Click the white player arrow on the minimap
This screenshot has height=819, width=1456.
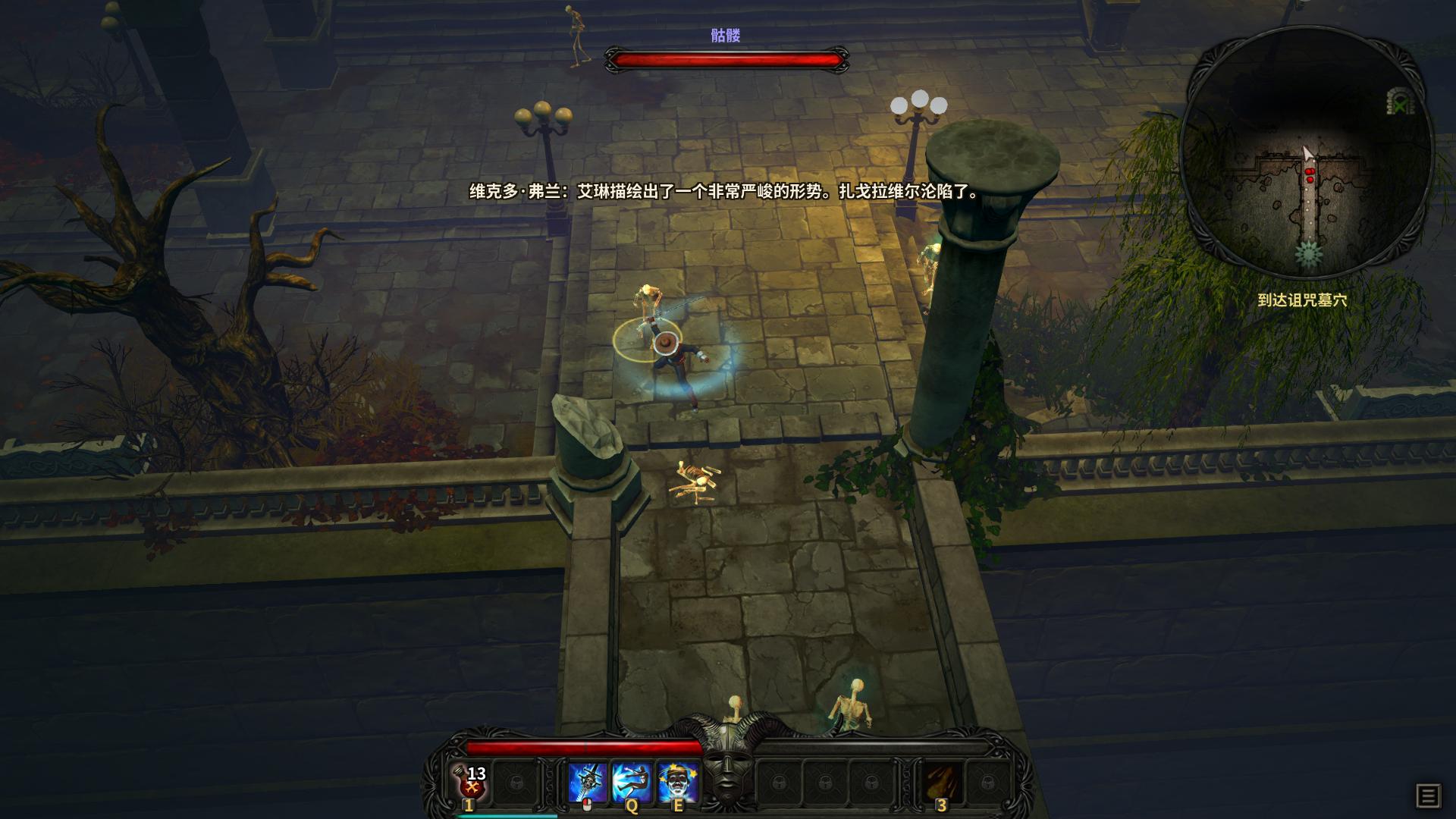click(1307, 152)
